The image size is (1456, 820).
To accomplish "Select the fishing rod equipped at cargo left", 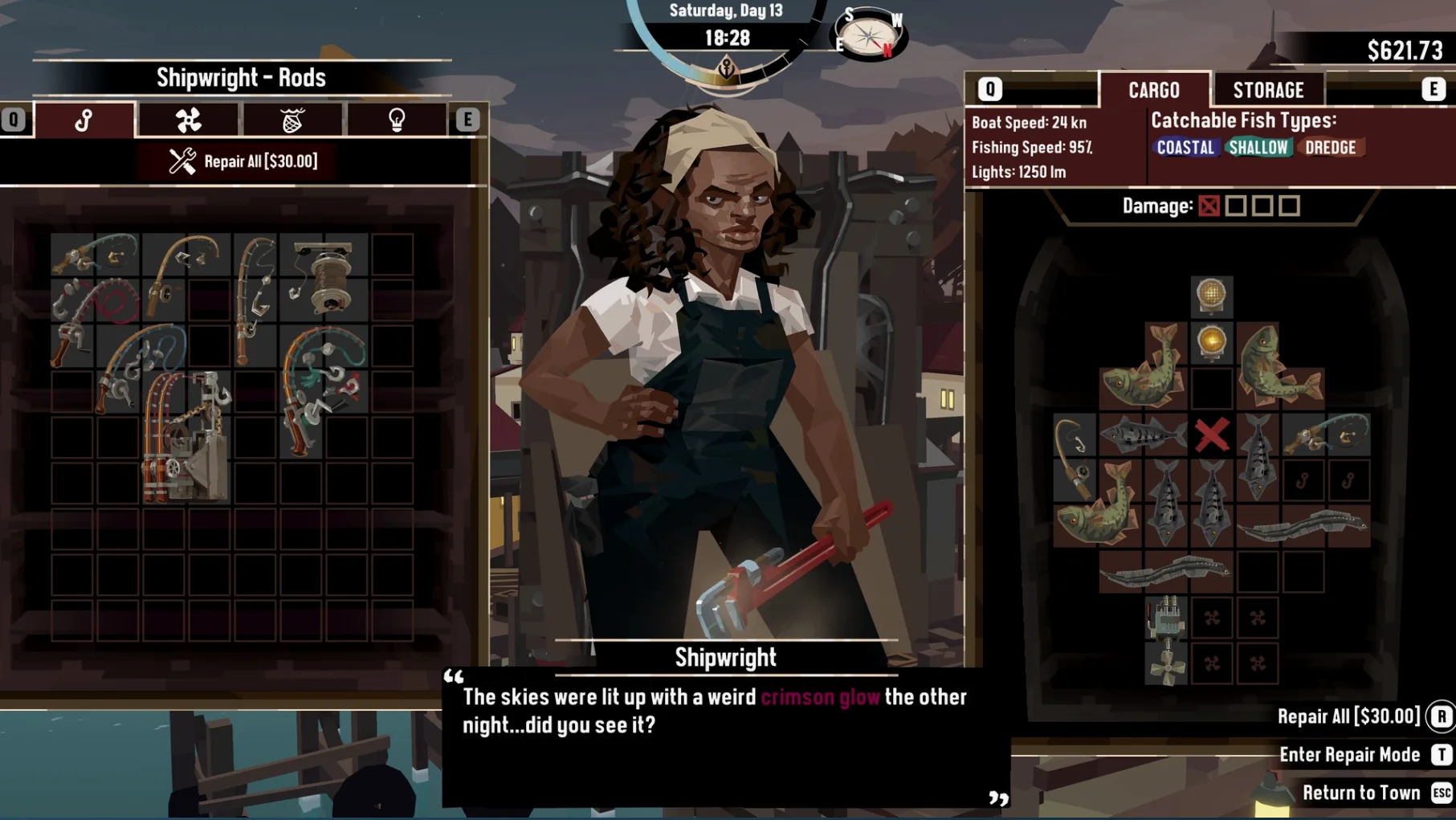I will (1075, 458).
